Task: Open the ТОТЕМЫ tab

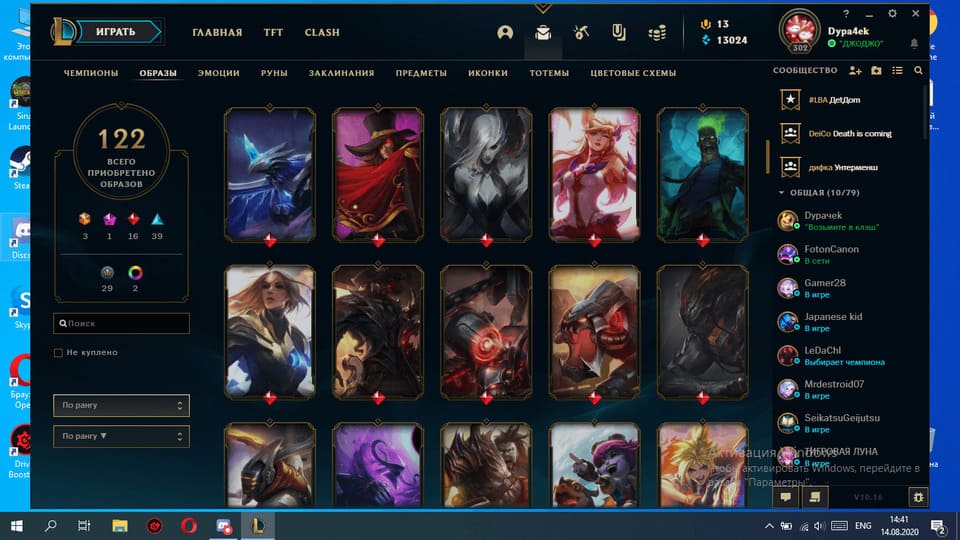Action: [549, 73]
